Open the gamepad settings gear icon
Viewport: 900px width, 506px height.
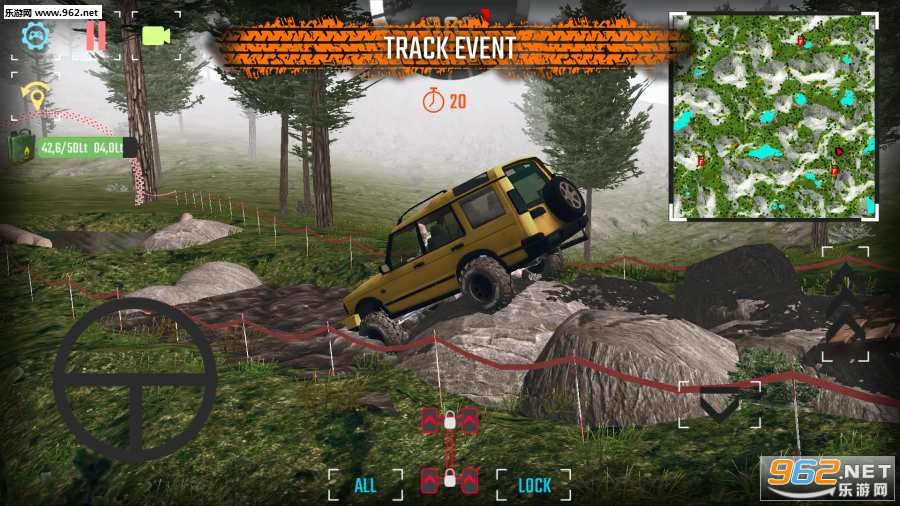[36, 36]
